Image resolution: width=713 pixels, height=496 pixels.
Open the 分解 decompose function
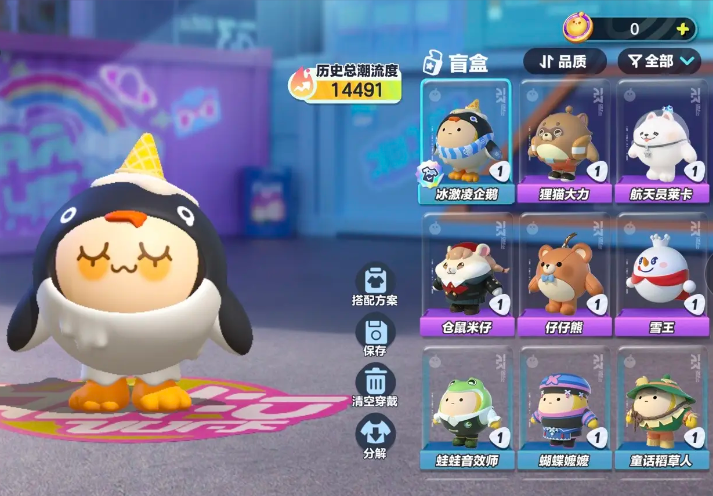375,437
